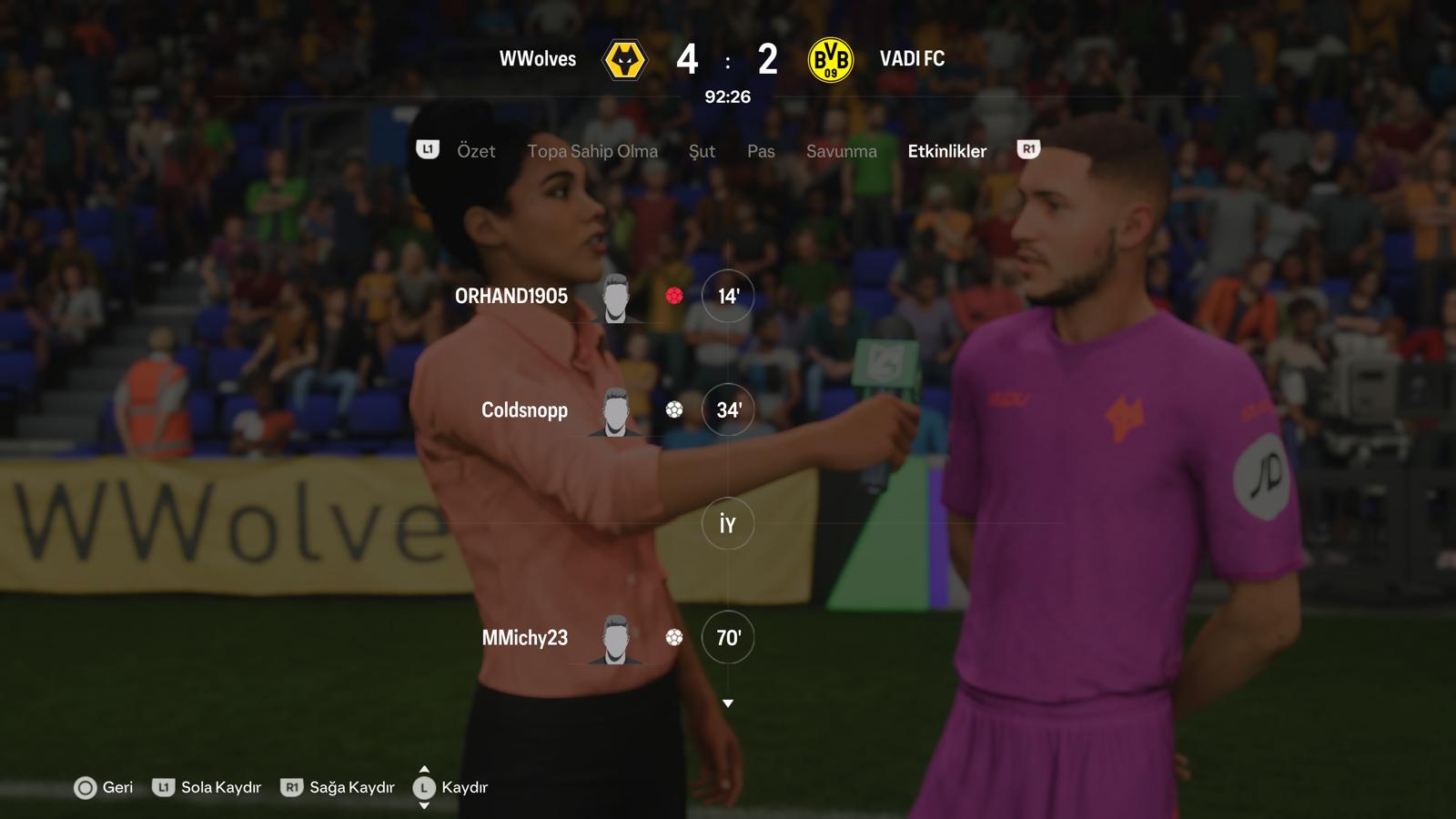
Task: Select ORHAND1905's 14' red card event
Action: click(x=727, y=296)
